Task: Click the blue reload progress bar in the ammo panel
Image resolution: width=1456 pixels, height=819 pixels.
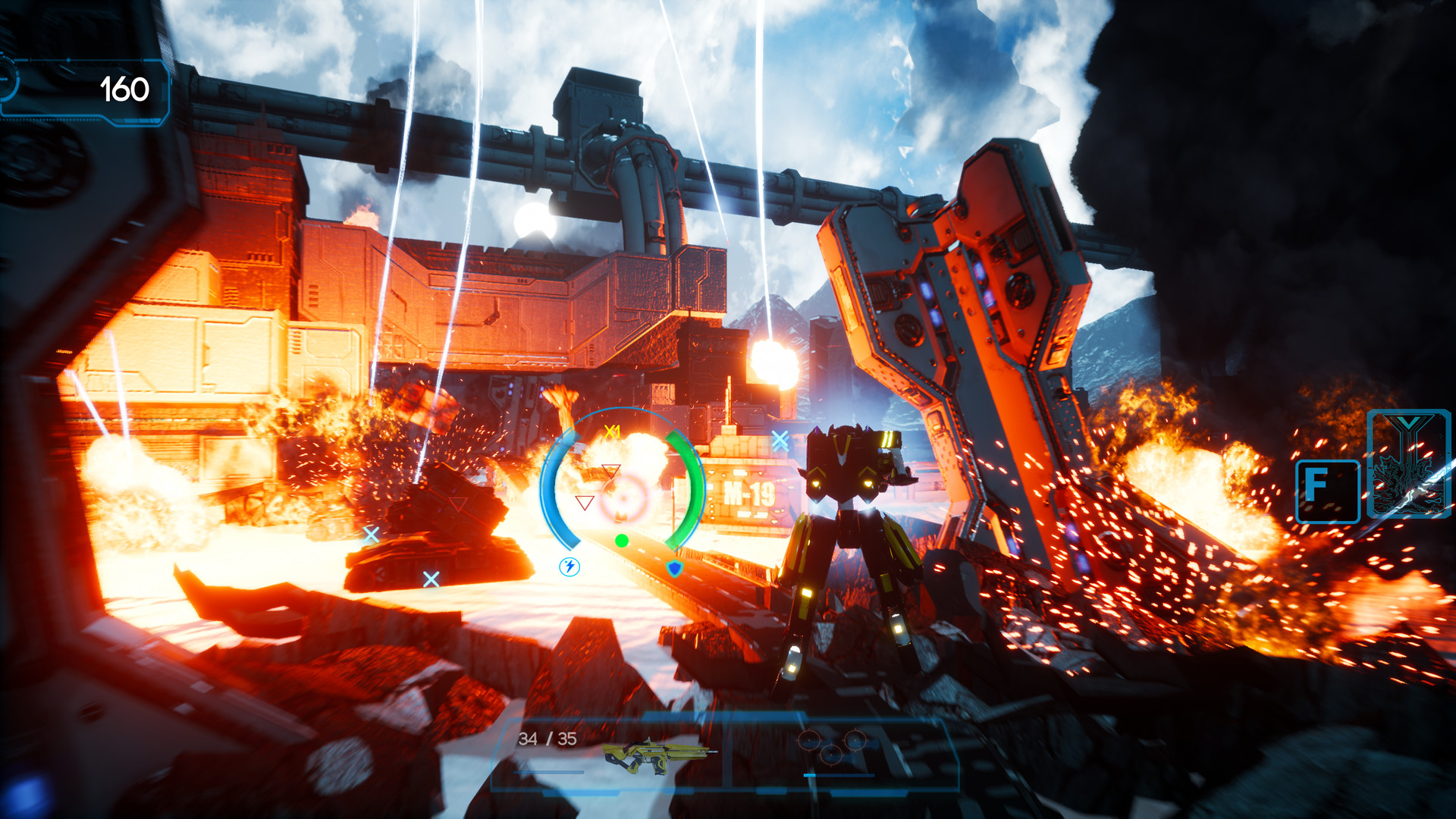Action: pos(838,774)
